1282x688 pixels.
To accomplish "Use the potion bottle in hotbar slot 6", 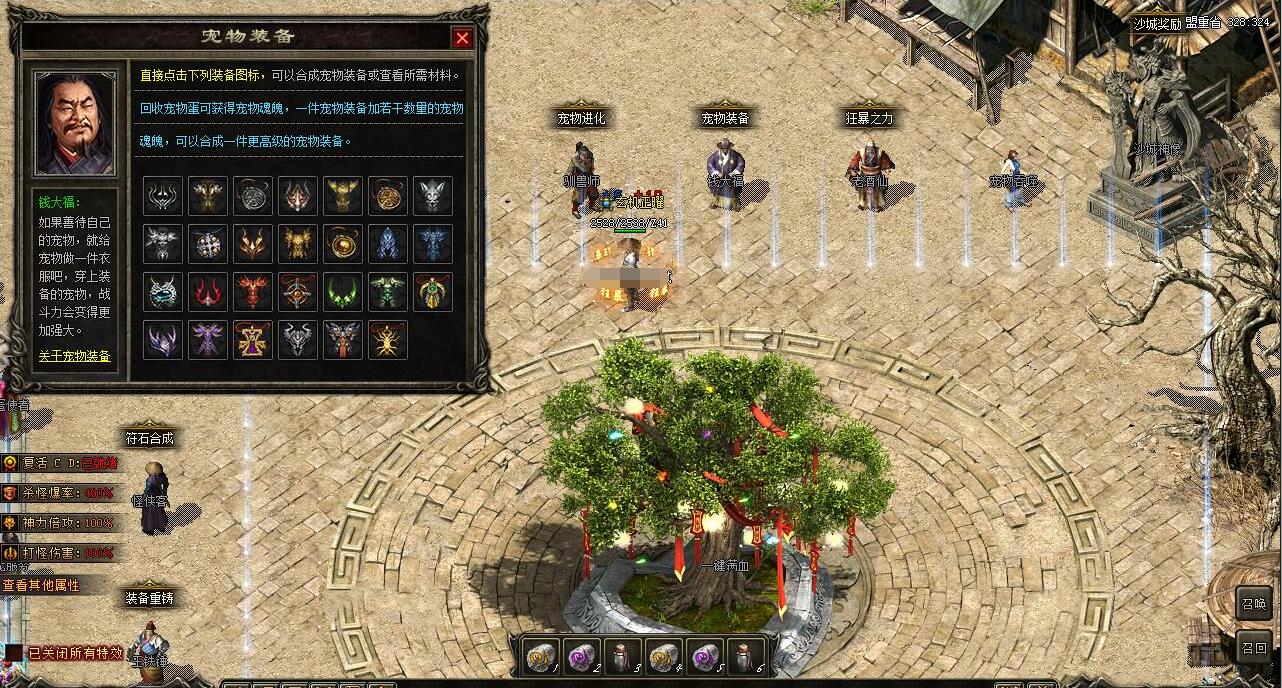I will (746, 656).
